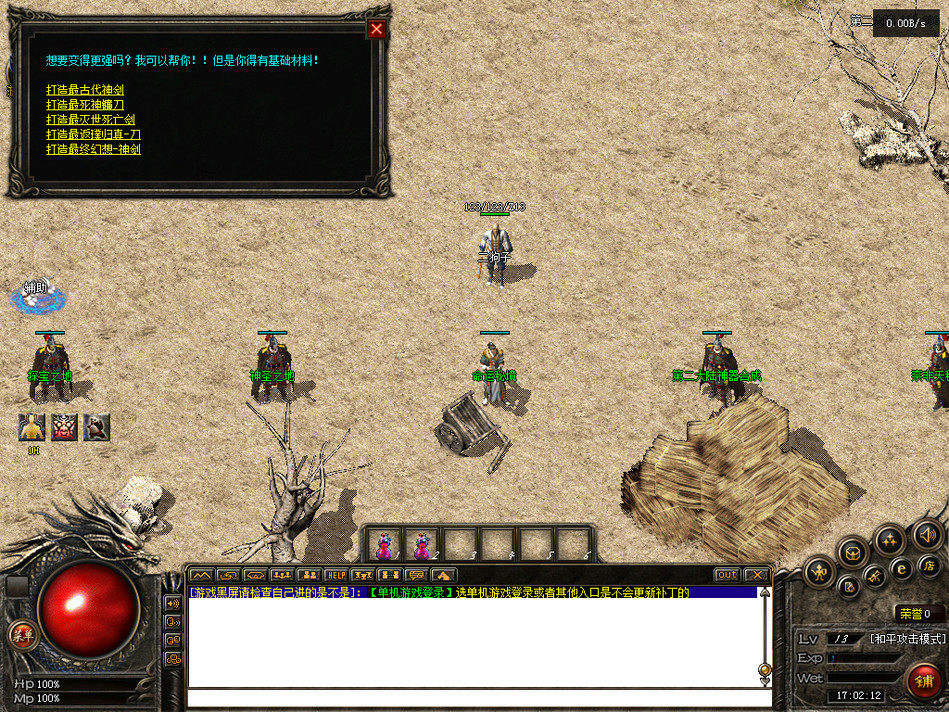The image size is (949, 712).
Task: Select the 打造最死神镰刀 option
Action: point(84,105)
